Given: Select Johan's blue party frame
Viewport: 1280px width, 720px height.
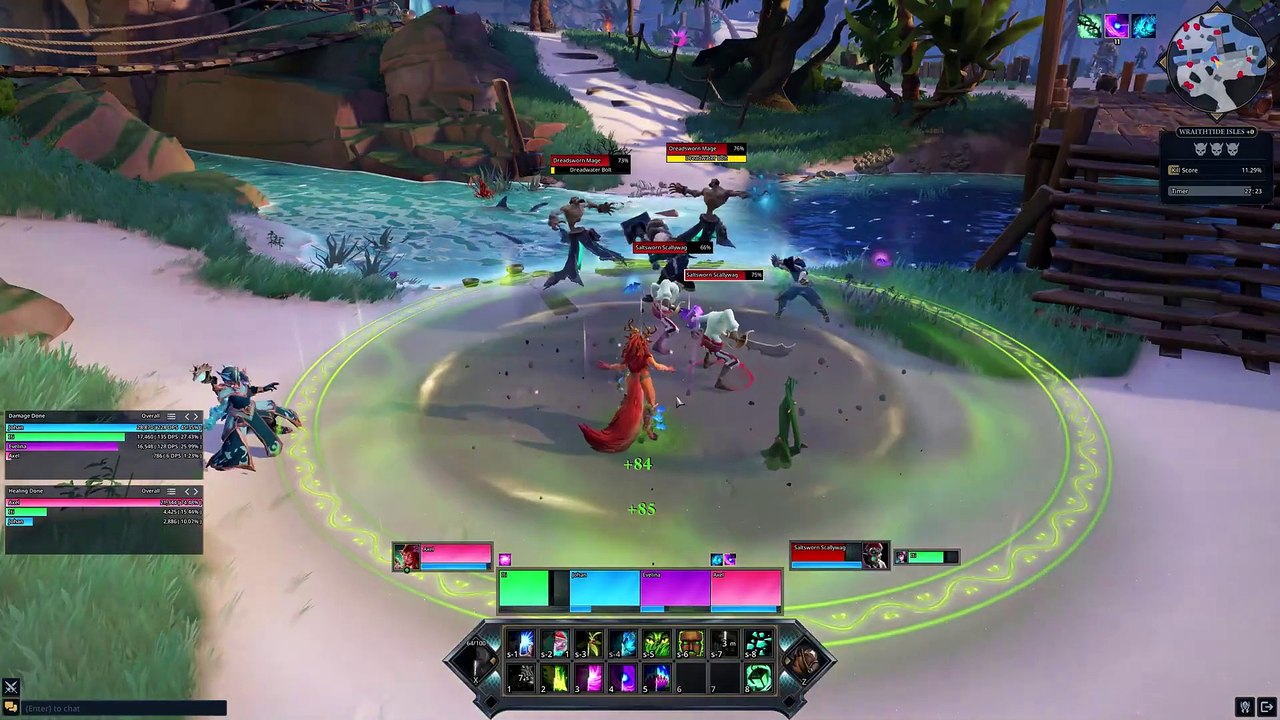Looking at the screenshot, I should [604, 589].
